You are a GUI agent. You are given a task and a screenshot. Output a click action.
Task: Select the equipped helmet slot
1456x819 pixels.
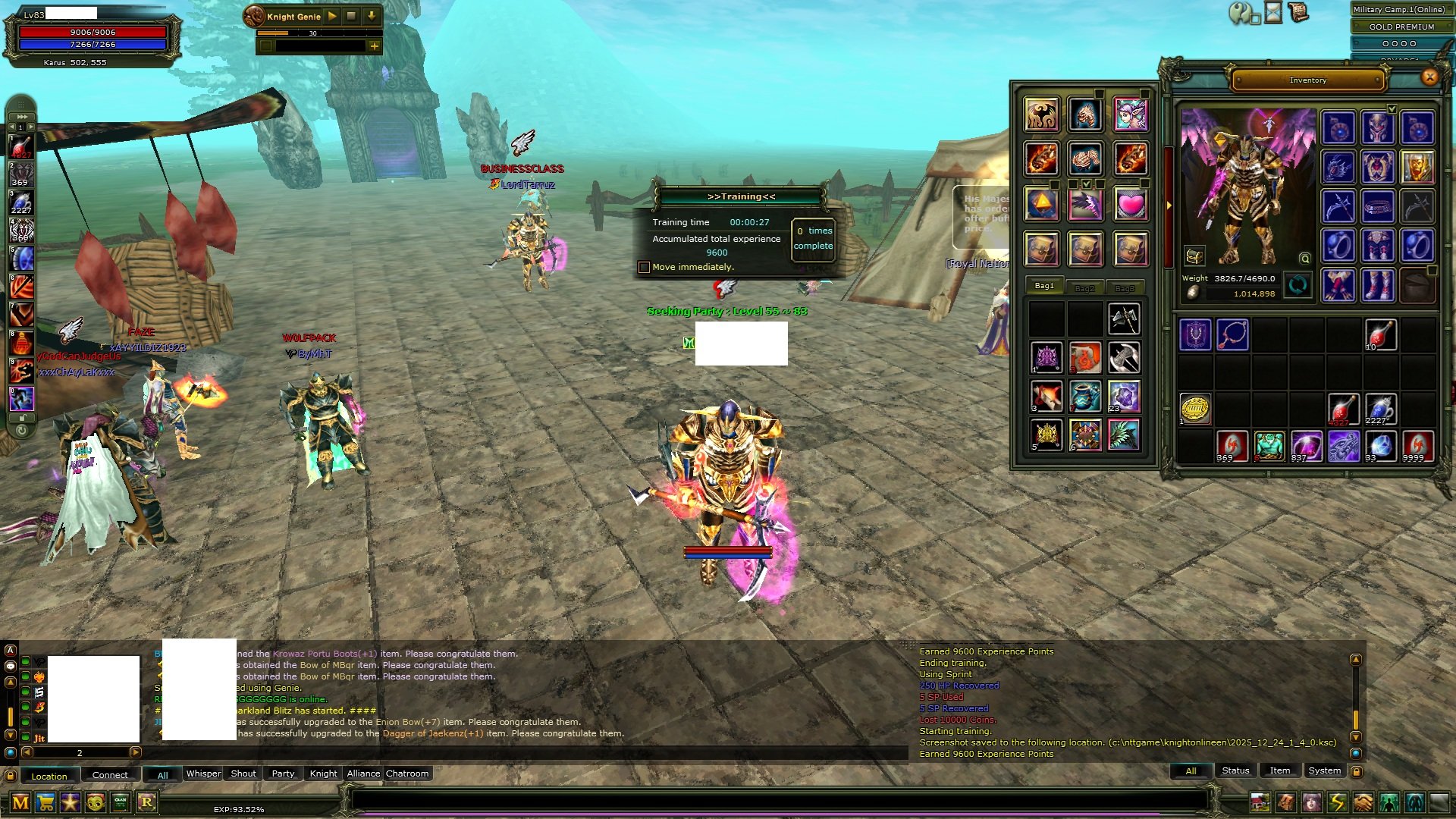coord(1377,127)
